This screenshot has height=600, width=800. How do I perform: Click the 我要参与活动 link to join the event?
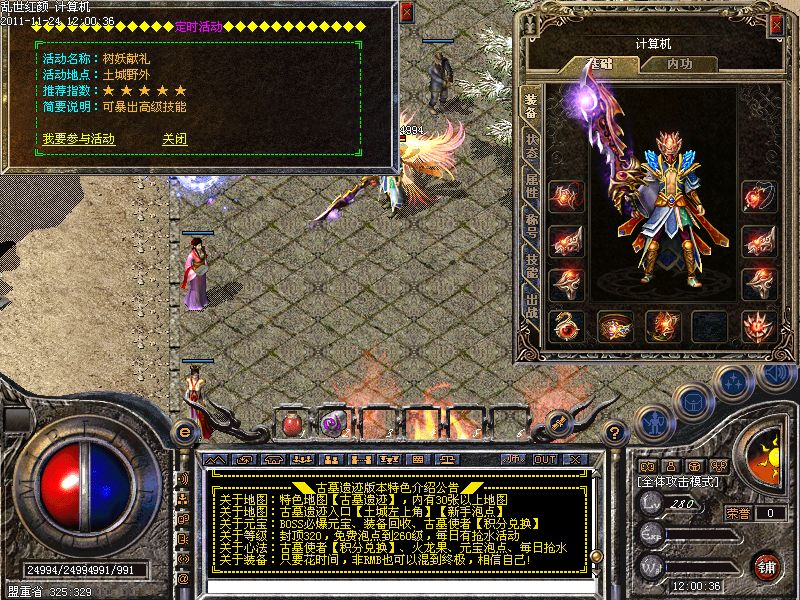click(x=78, y=139)
